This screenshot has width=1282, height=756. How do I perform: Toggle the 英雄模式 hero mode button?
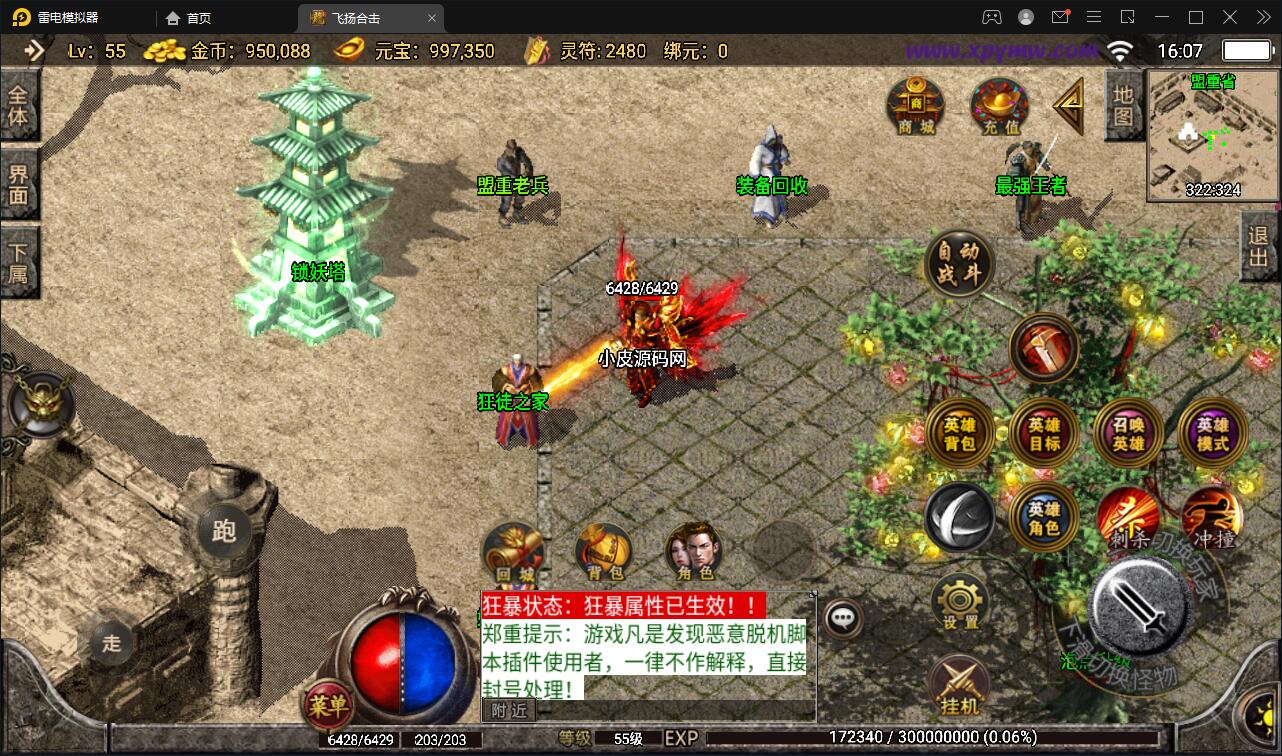pos(1211,432)
